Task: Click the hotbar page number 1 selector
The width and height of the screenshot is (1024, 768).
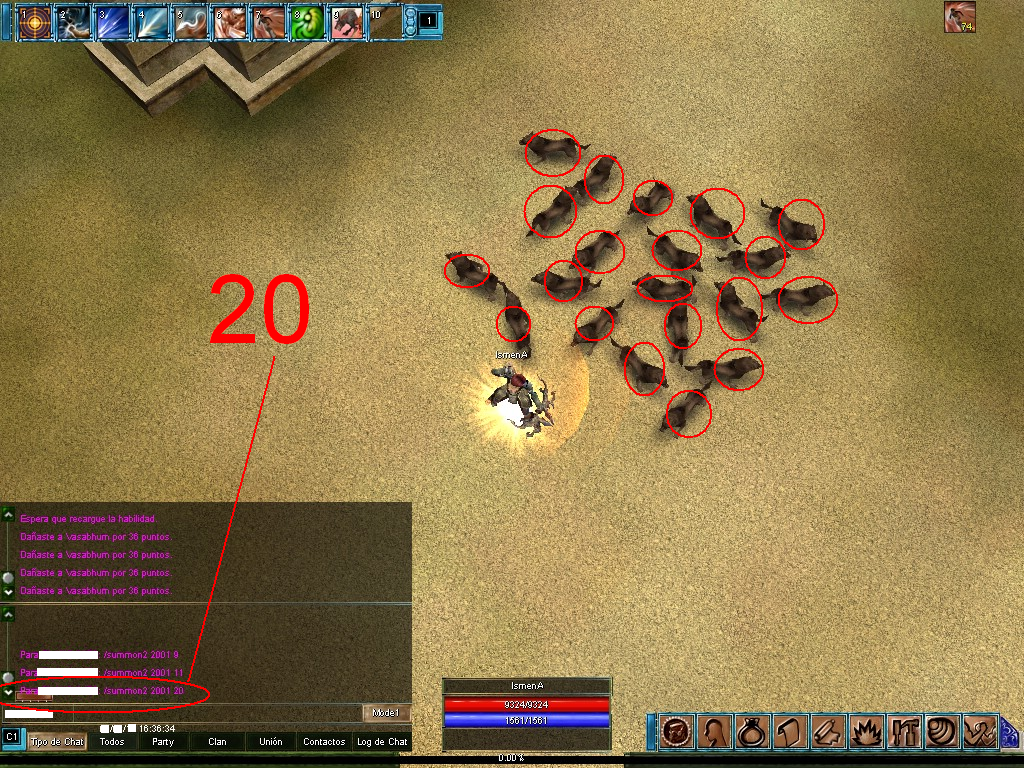Action: tap(427, 20)
